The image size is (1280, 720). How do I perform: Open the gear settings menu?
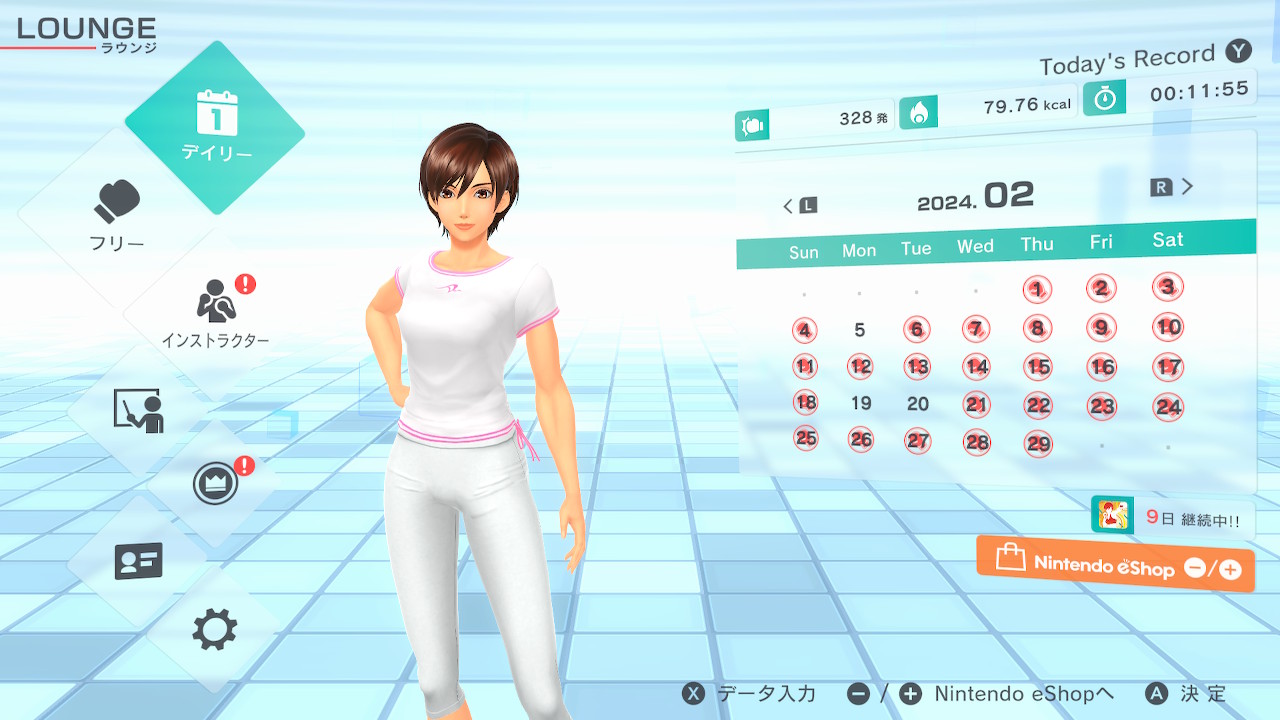coord(215,630)
